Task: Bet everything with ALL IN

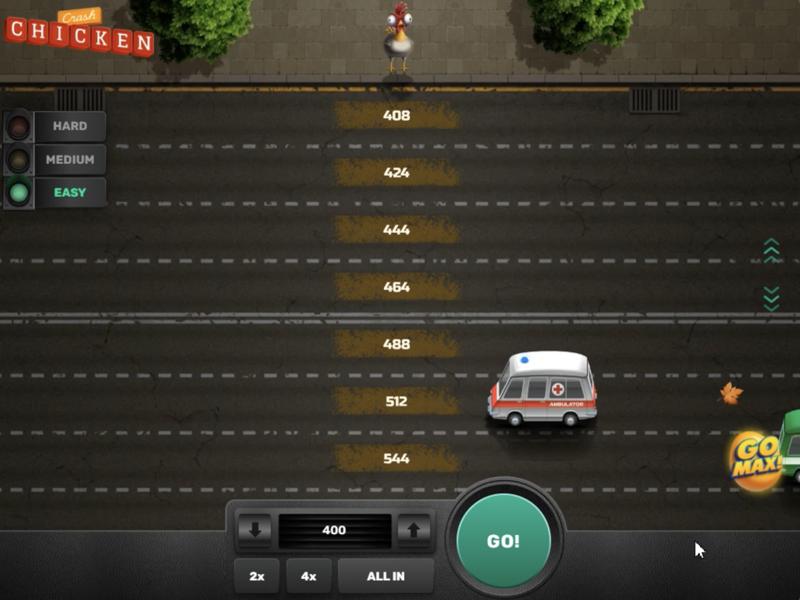Action: coord(386,576)
